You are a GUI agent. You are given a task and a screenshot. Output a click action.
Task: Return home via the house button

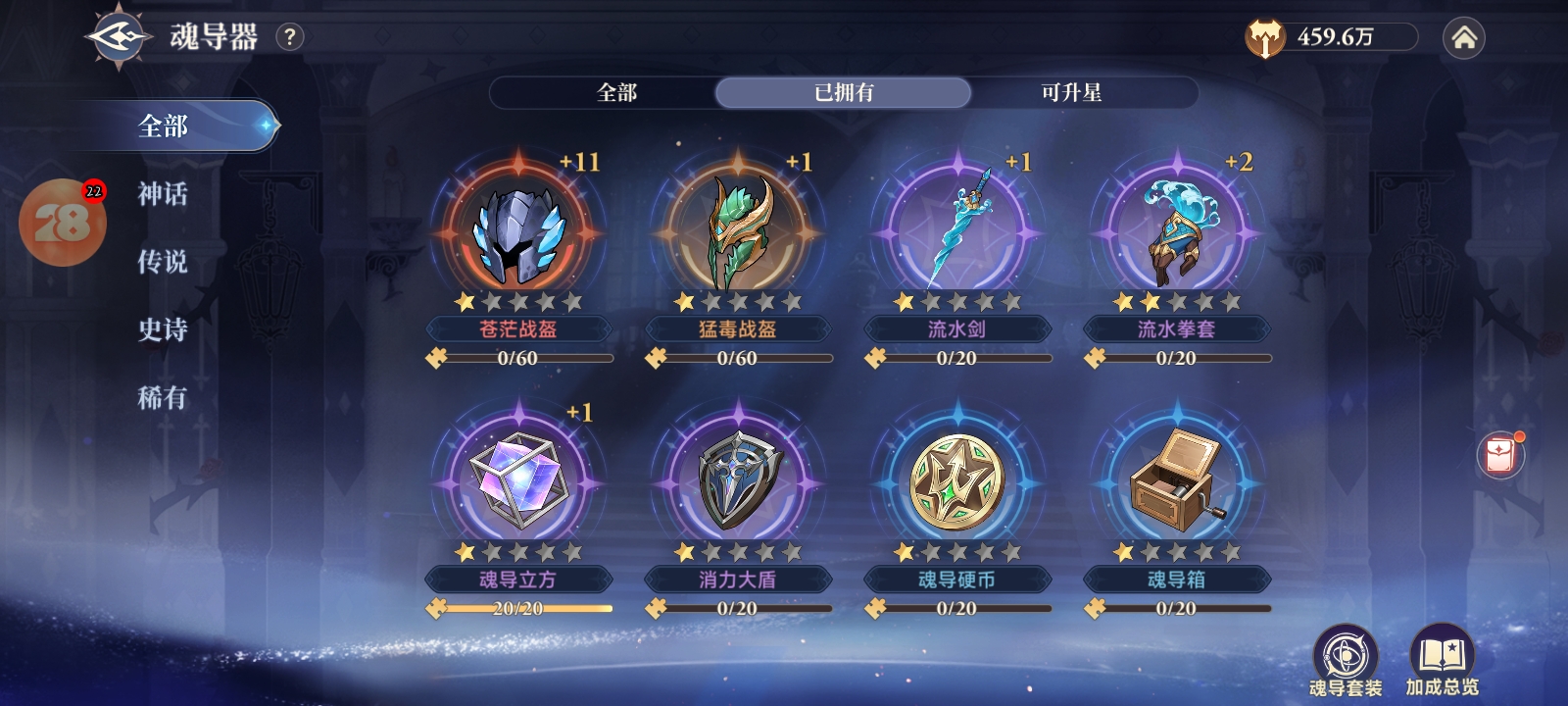[1463, 38]
